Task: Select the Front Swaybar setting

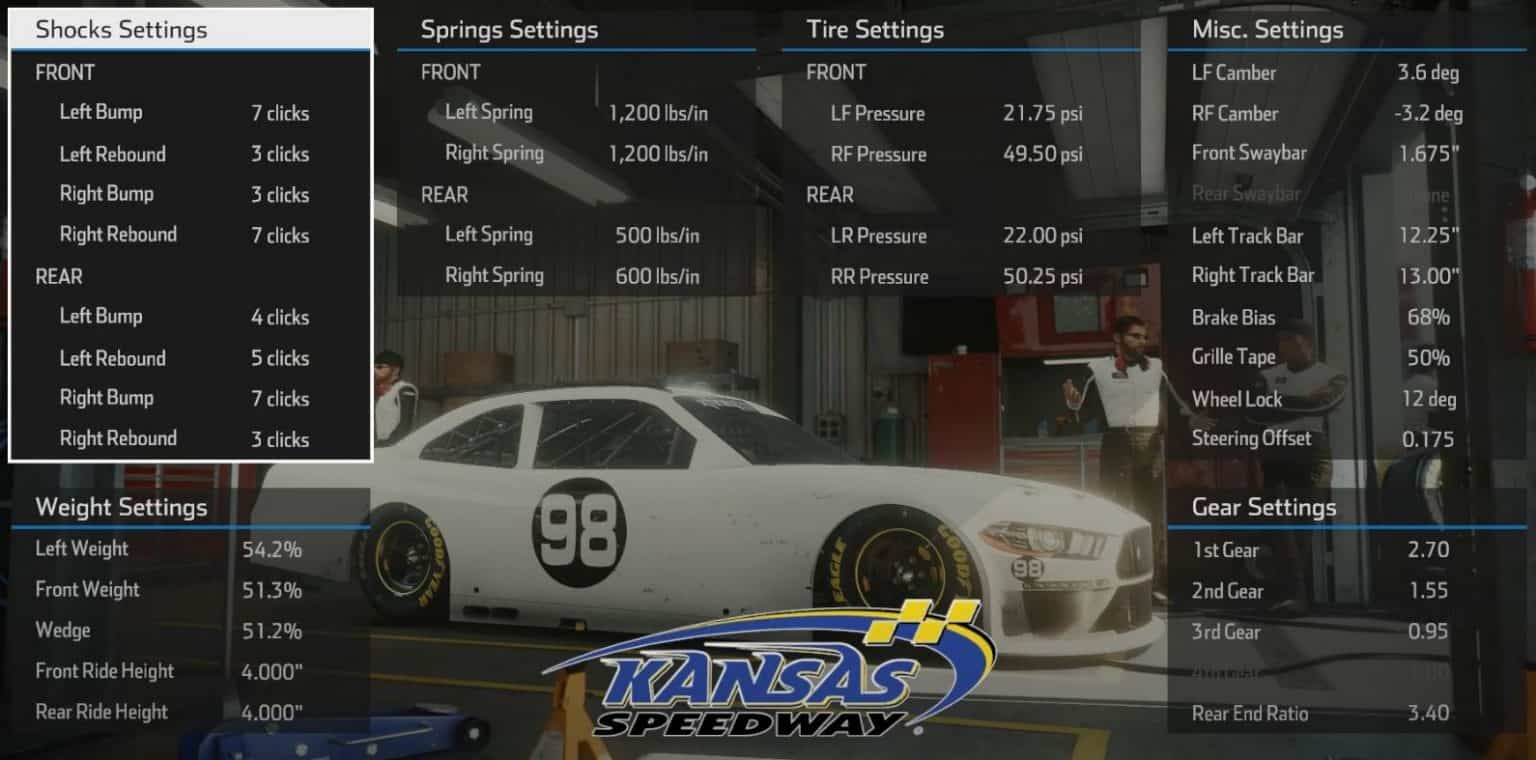Action: coord(1320,154)
